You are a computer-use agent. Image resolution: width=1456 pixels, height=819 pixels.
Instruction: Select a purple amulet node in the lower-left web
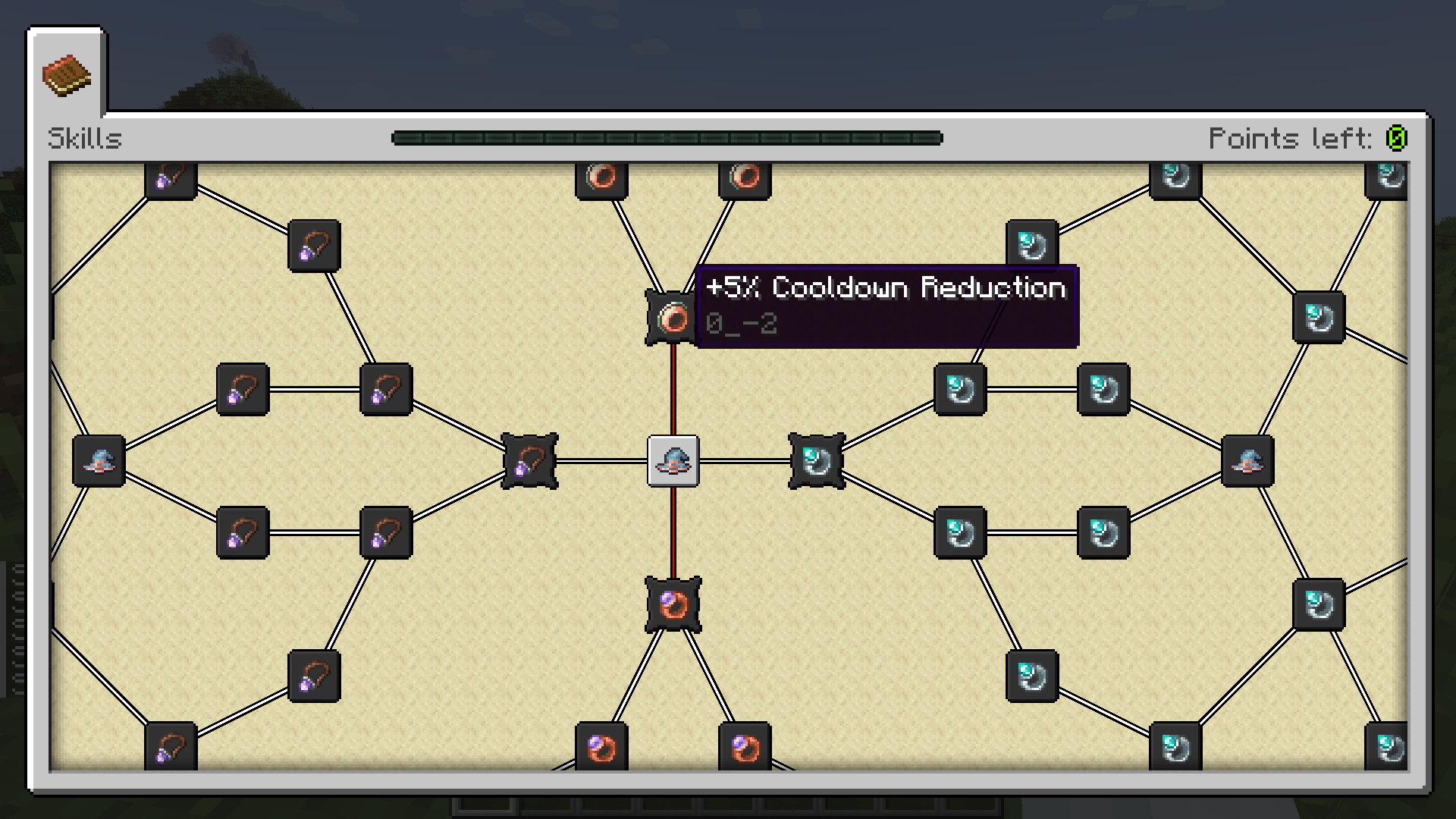(x=243, y=531)
